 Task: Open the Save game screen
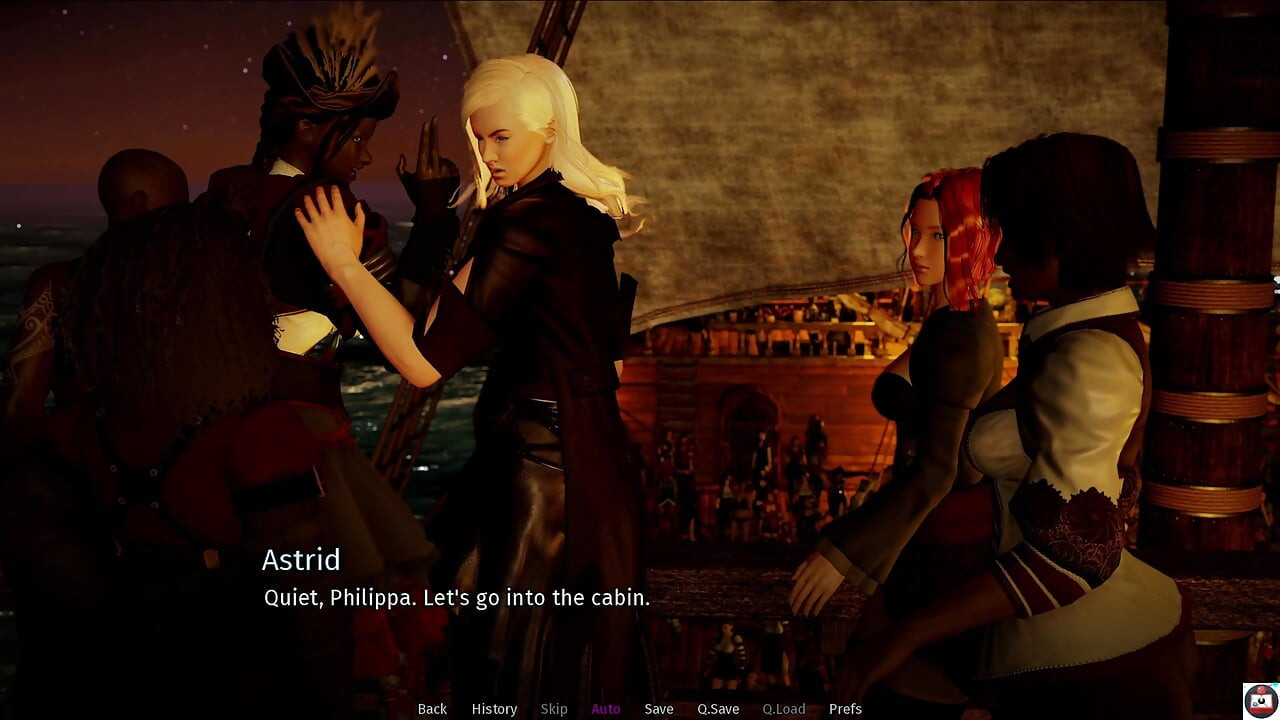point(659,709)
